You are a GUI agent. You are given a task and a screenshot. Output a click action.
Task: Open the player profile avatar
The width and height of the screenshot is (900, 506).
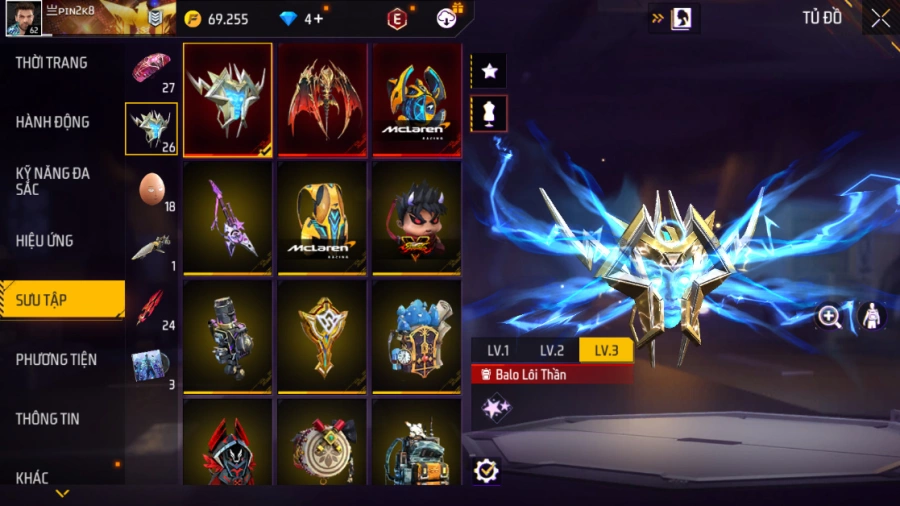pyautogui.click(x=22, y=17)
